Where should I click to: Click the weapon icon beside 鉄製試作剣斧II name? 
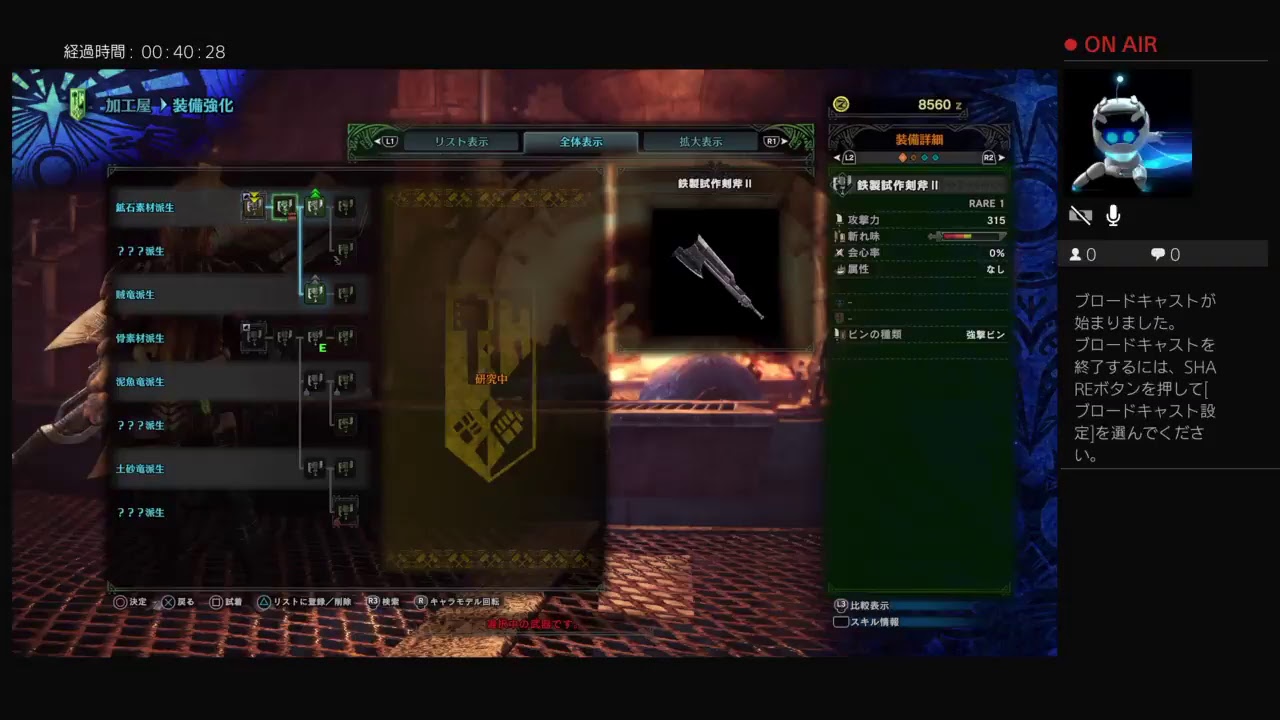841,184
